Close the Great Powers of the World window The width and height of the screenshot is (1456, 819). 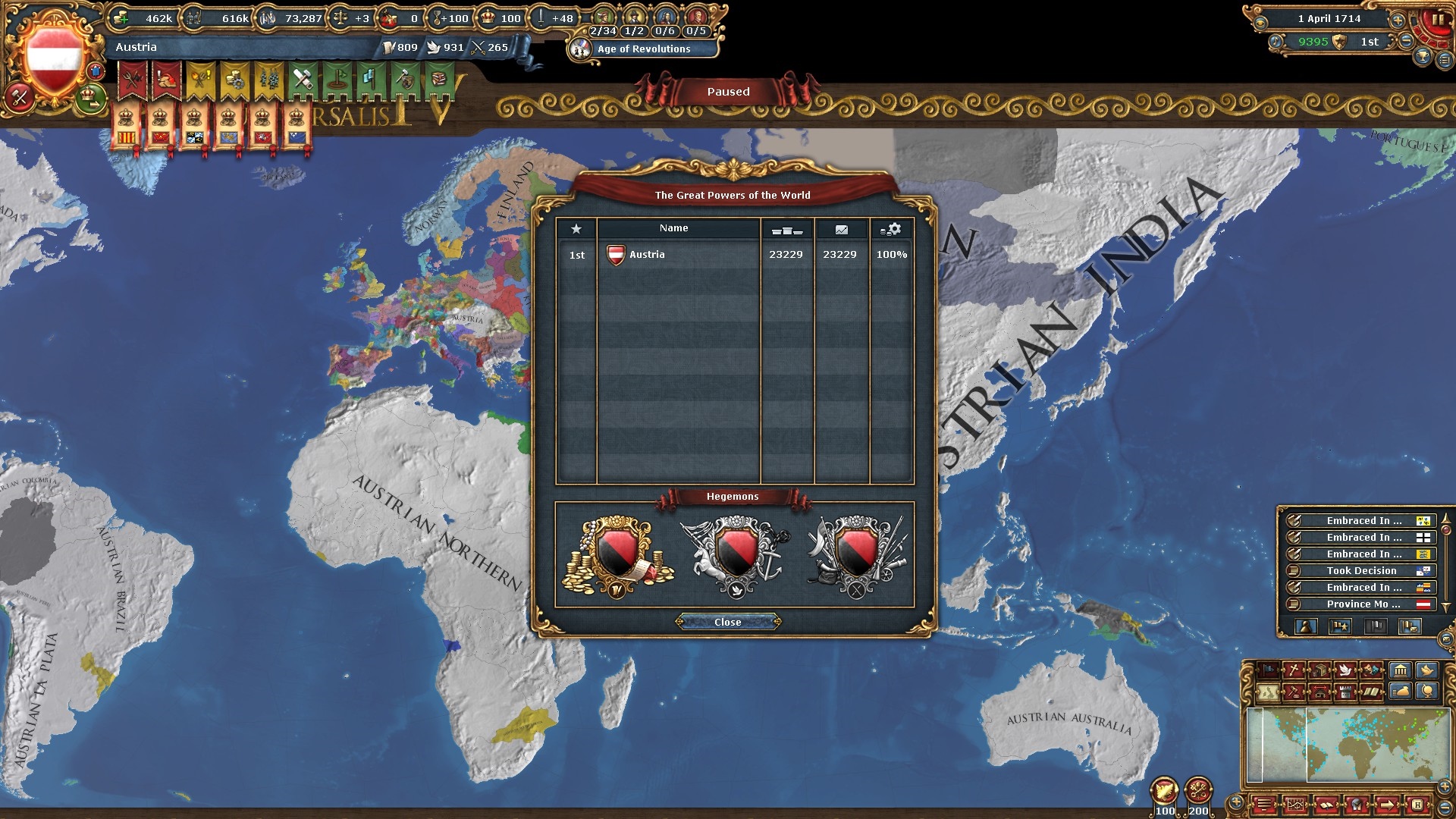pos(727,622)
